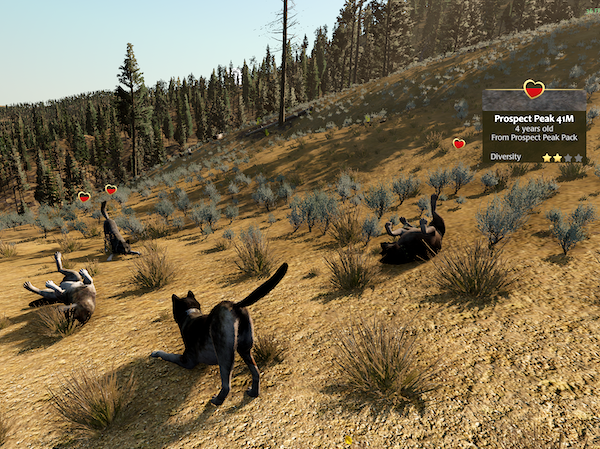The height and width of the screenshot is (449, 600).
Task: Click the large heart icon atop the wolf info panel
Action: (x=534, y=90)
